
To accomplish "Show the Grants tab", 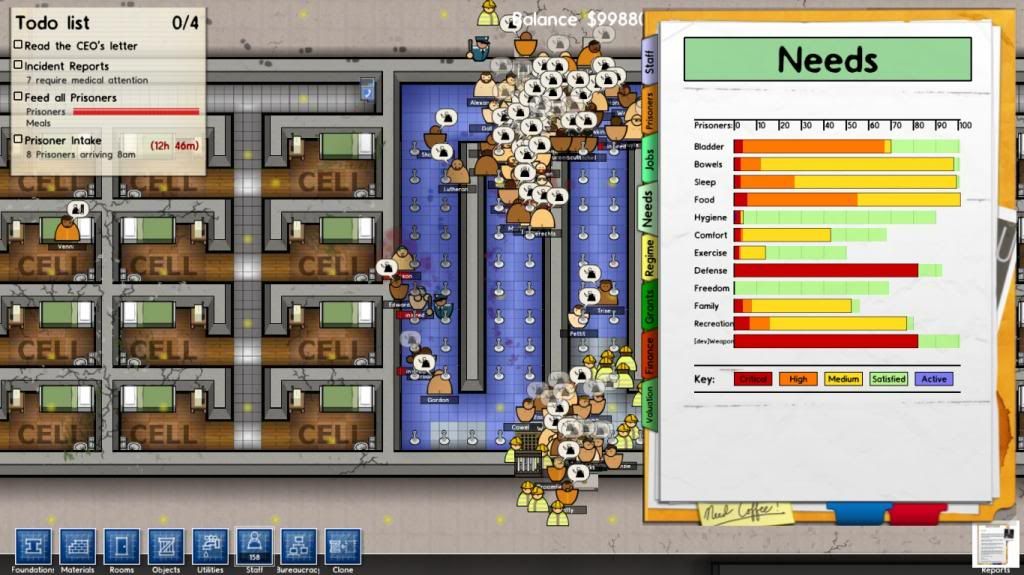I will click(649, 306).
